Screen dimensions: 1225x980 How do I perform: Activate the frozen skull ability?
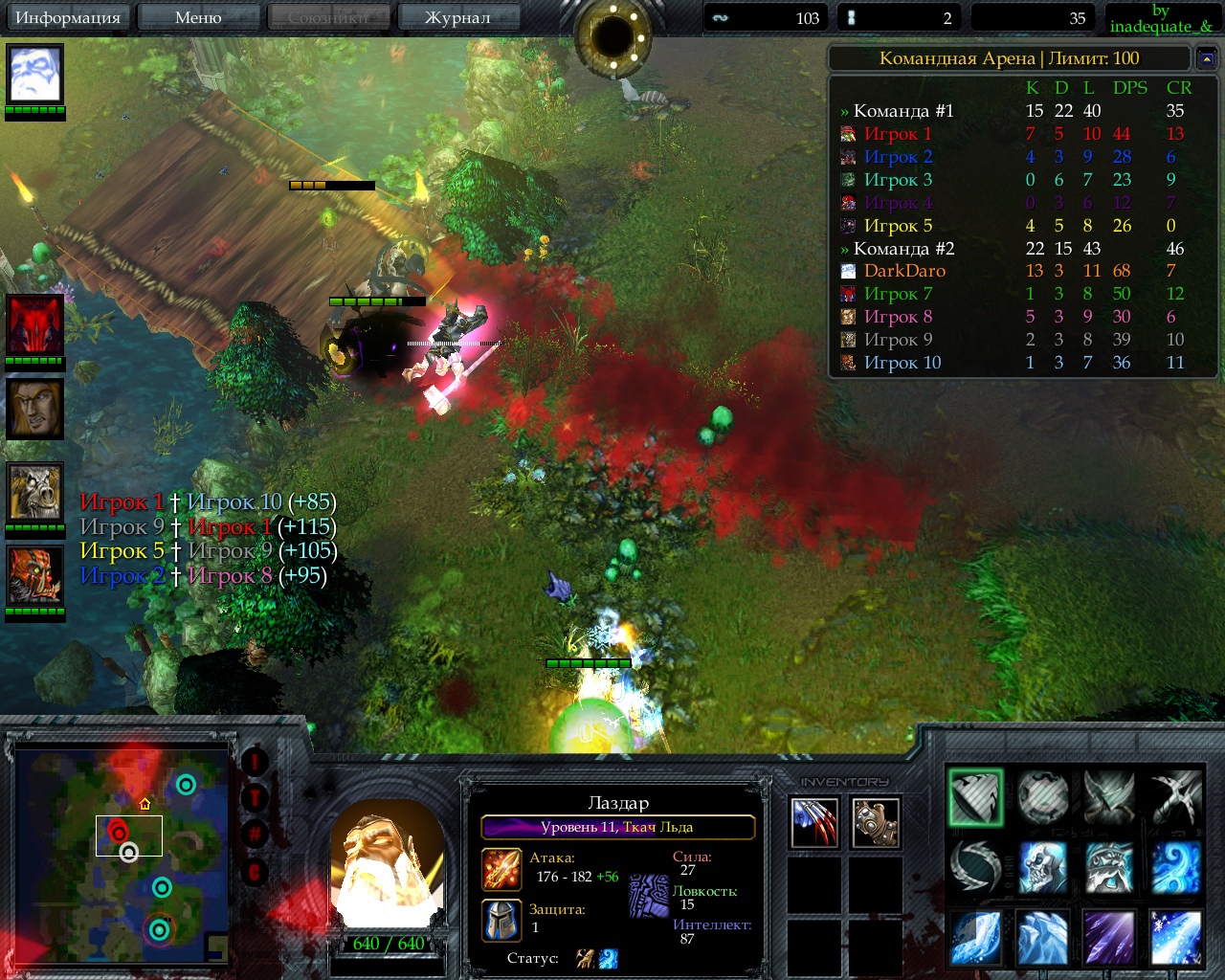tap(1042, 867)
